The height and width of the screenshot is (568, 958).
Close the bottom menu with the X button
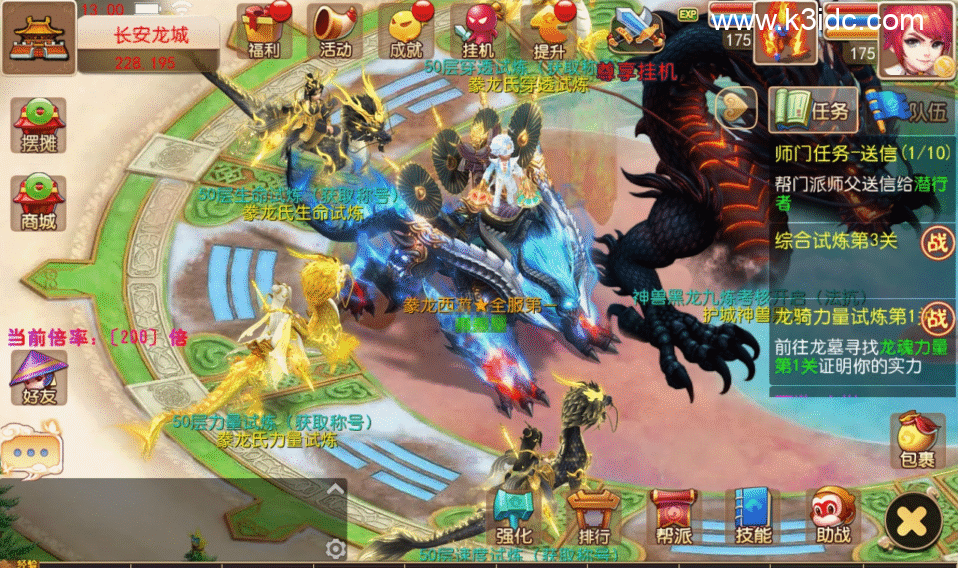click(912, 520)
